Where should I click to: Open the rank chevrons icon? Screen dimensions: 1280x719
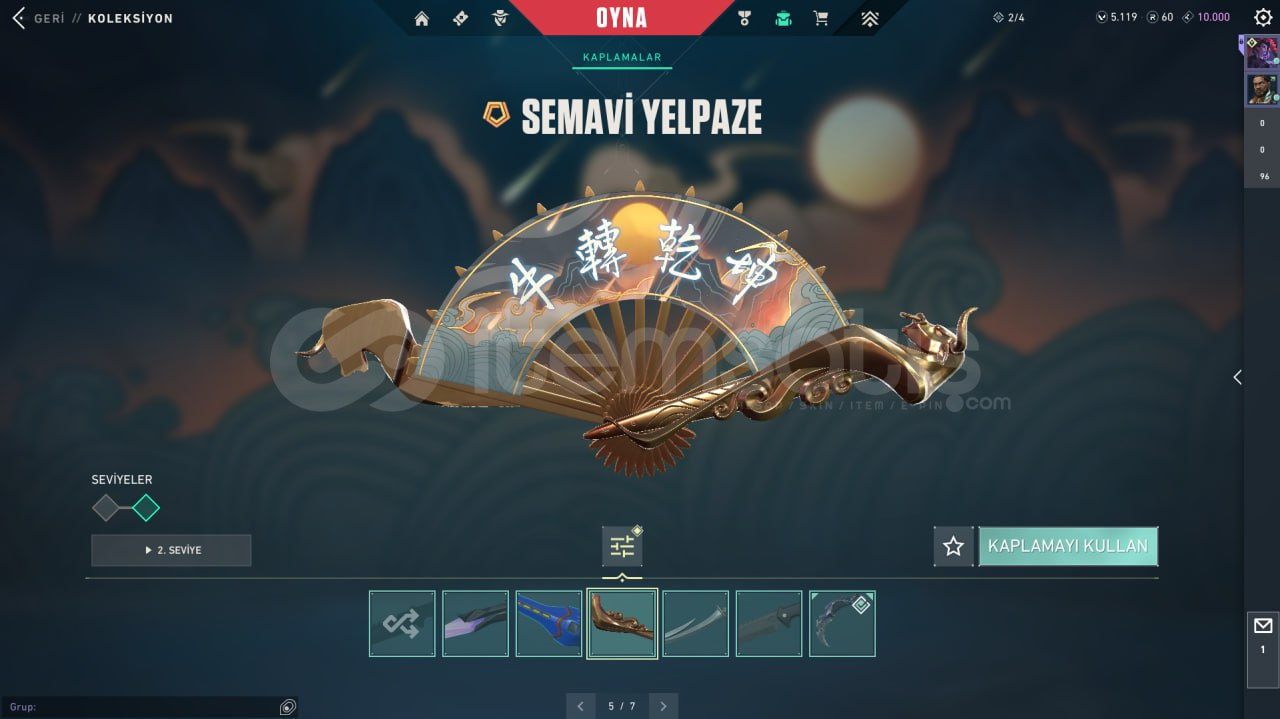869,18
